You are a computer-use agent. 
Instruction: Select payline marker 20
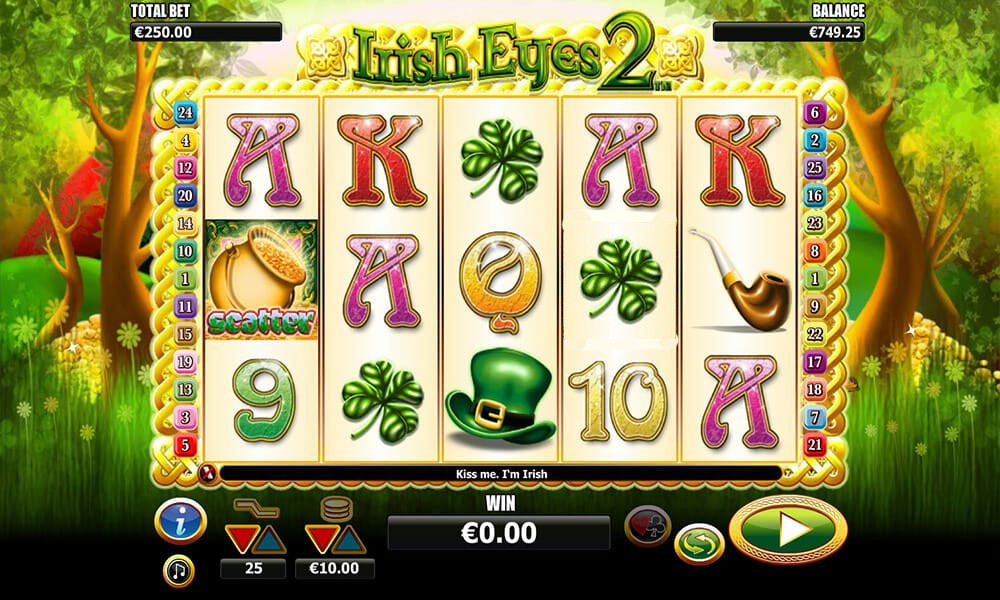185,197
